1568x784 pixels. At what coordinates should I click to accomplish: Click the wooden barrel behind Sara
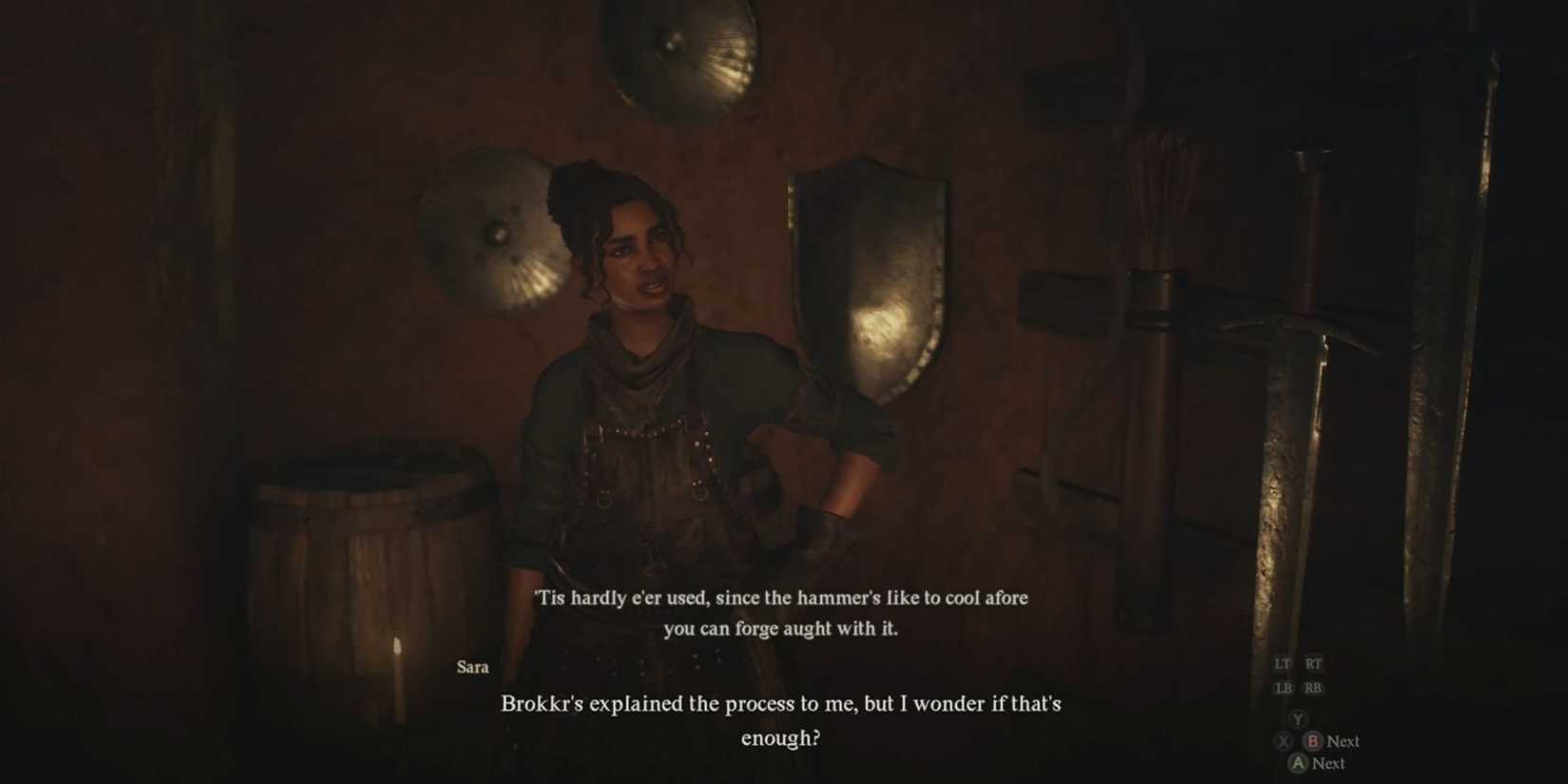pyautogui.click(x=361, y=542)
